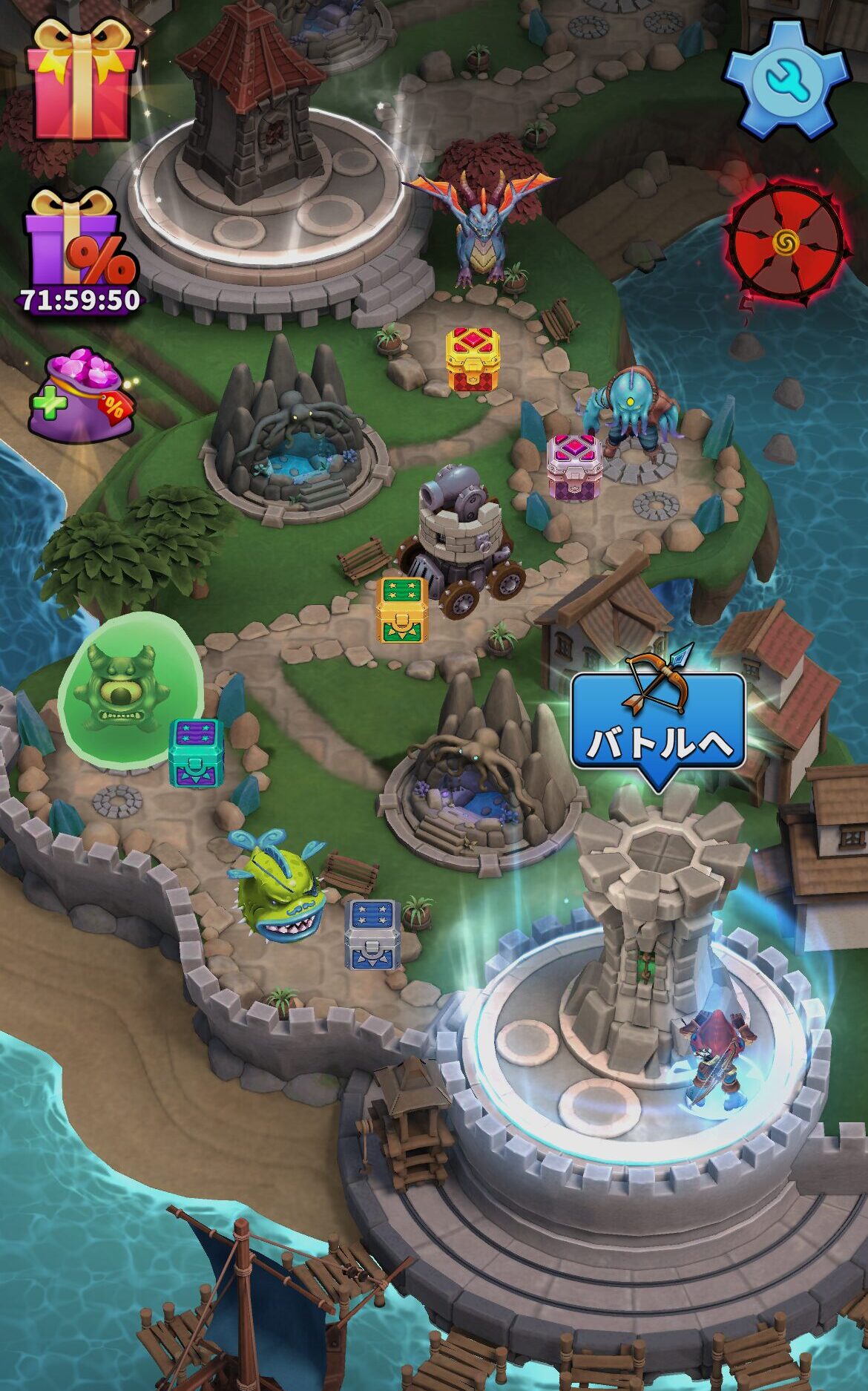This screenshot has height=1391, width=868.
Task: Select the teal and purple star chest
Action: (x=196, y=752)
